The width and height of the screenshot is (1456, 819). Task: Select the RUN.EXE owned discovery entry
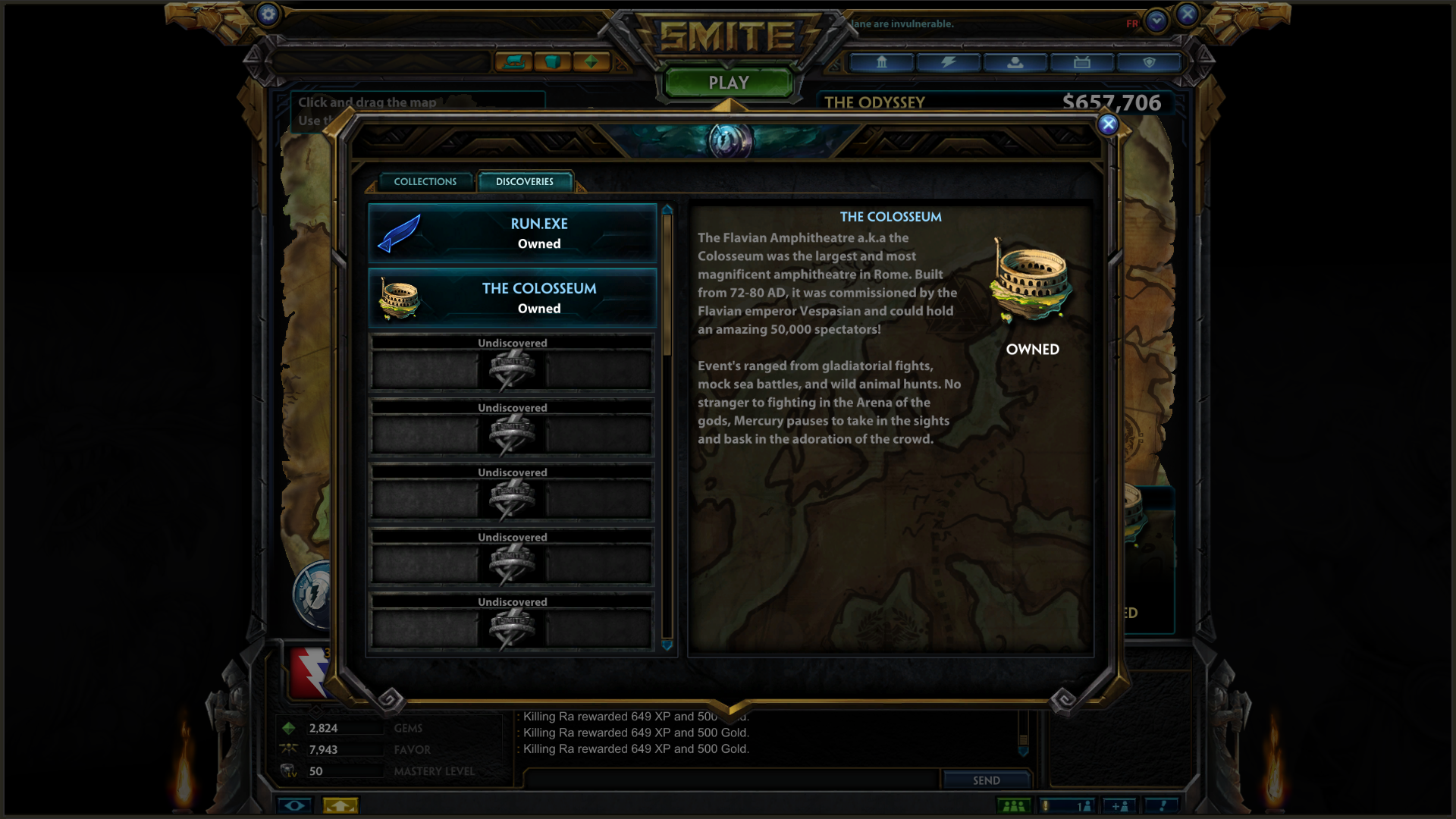click(512, 233)
